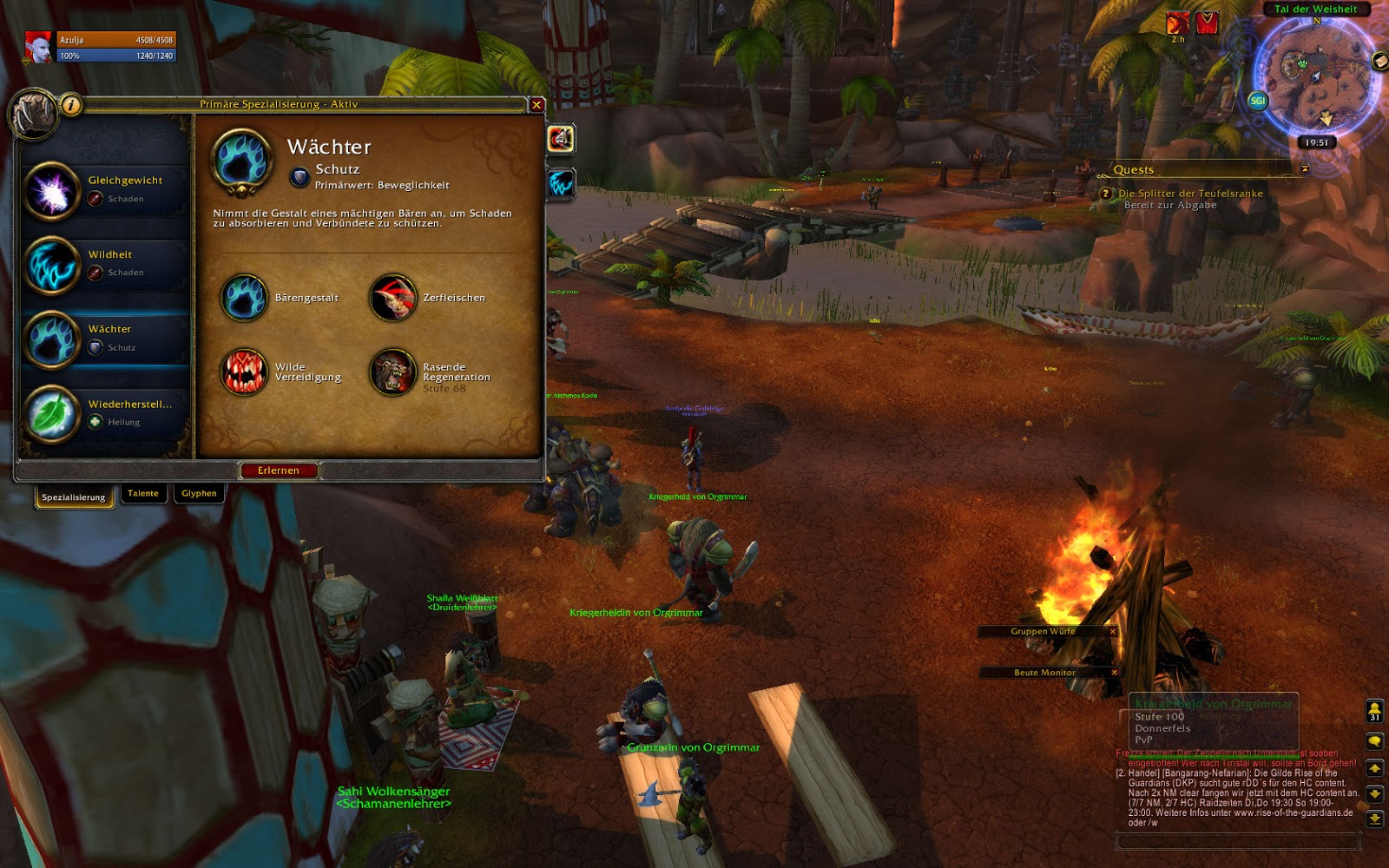This screenshot has width=1389, height=868.
Task: Pick the Wiederherstellung healing specialization
Action: coord(106,413)
